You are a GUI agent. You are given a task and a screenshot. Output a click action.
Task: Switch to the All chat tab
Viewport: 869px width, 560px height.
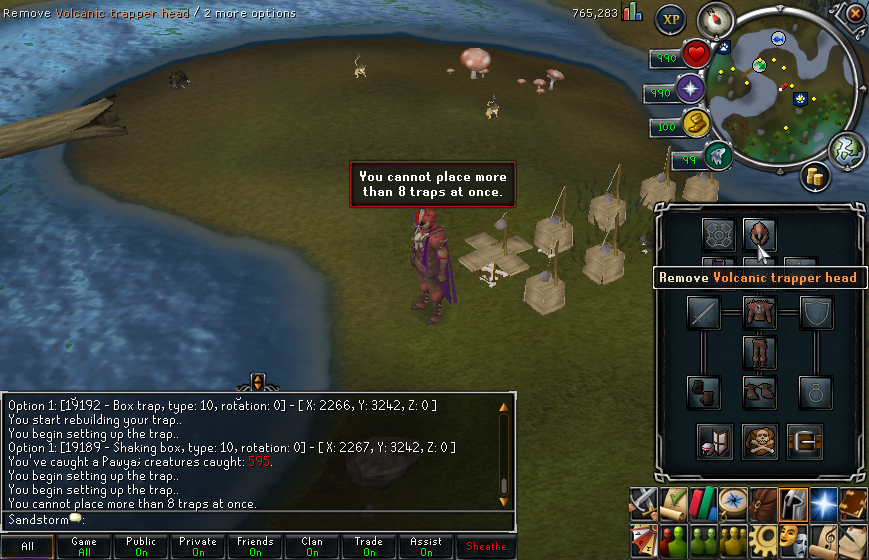click(x=27, y=547)
